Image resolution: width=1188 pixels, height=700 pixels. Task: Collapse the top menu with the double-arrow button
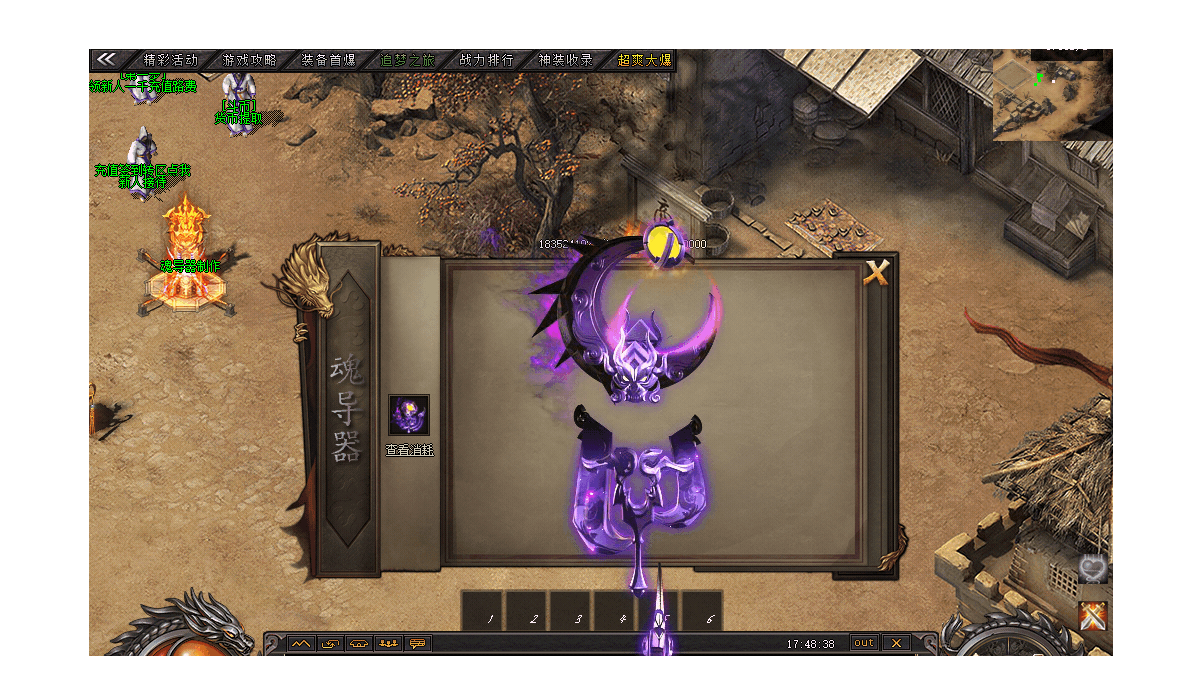pos(106,59)
